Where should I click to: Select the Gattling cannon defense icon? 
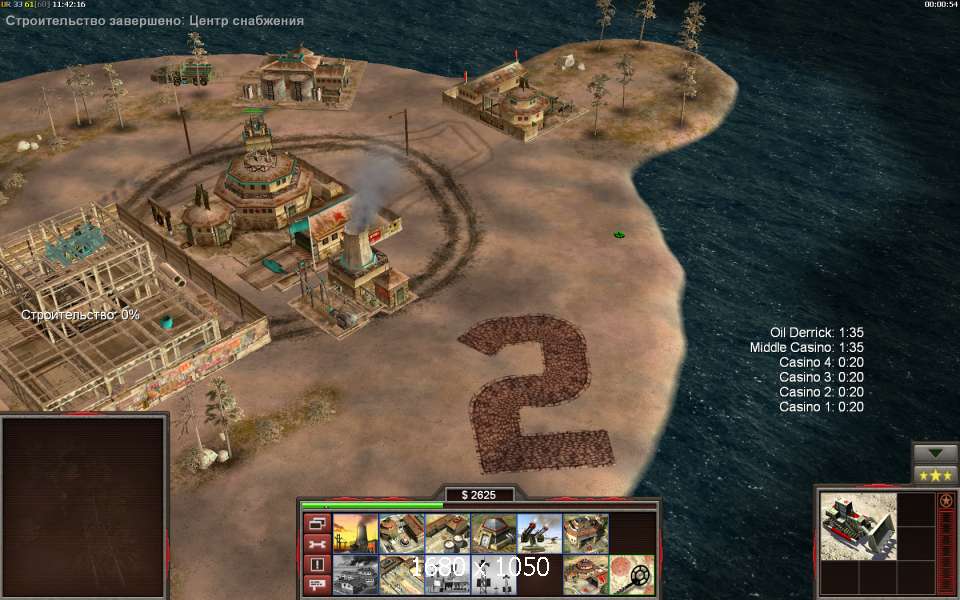pos(538,534)
